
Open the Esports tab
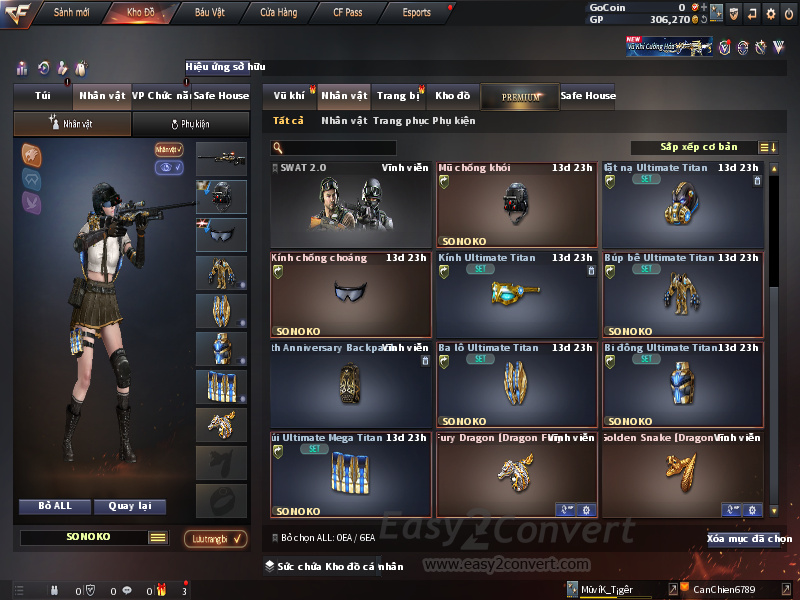point(416,13)
